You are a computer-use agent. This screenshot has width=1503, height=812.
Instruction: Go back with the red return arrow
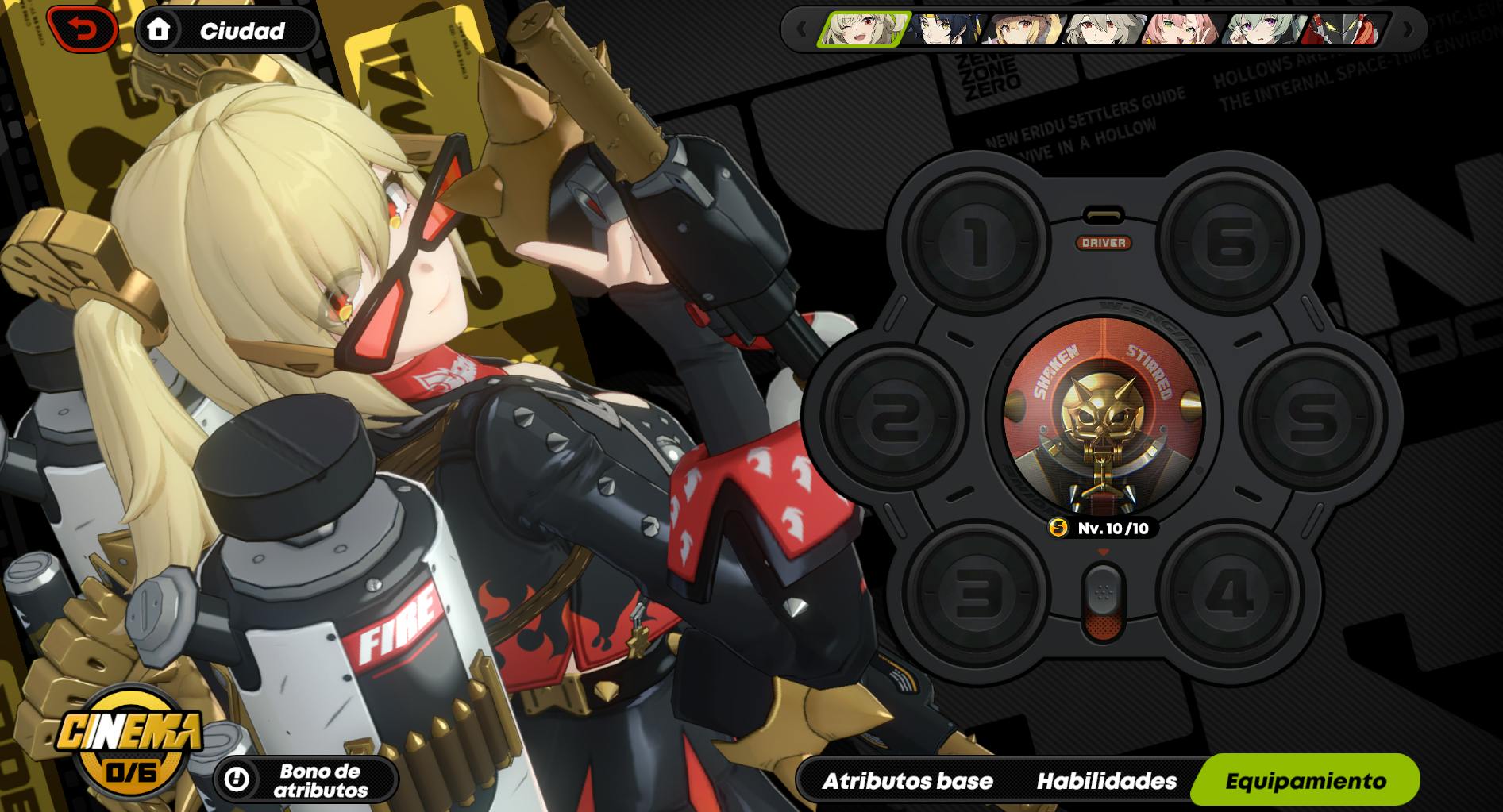[83, 30]
